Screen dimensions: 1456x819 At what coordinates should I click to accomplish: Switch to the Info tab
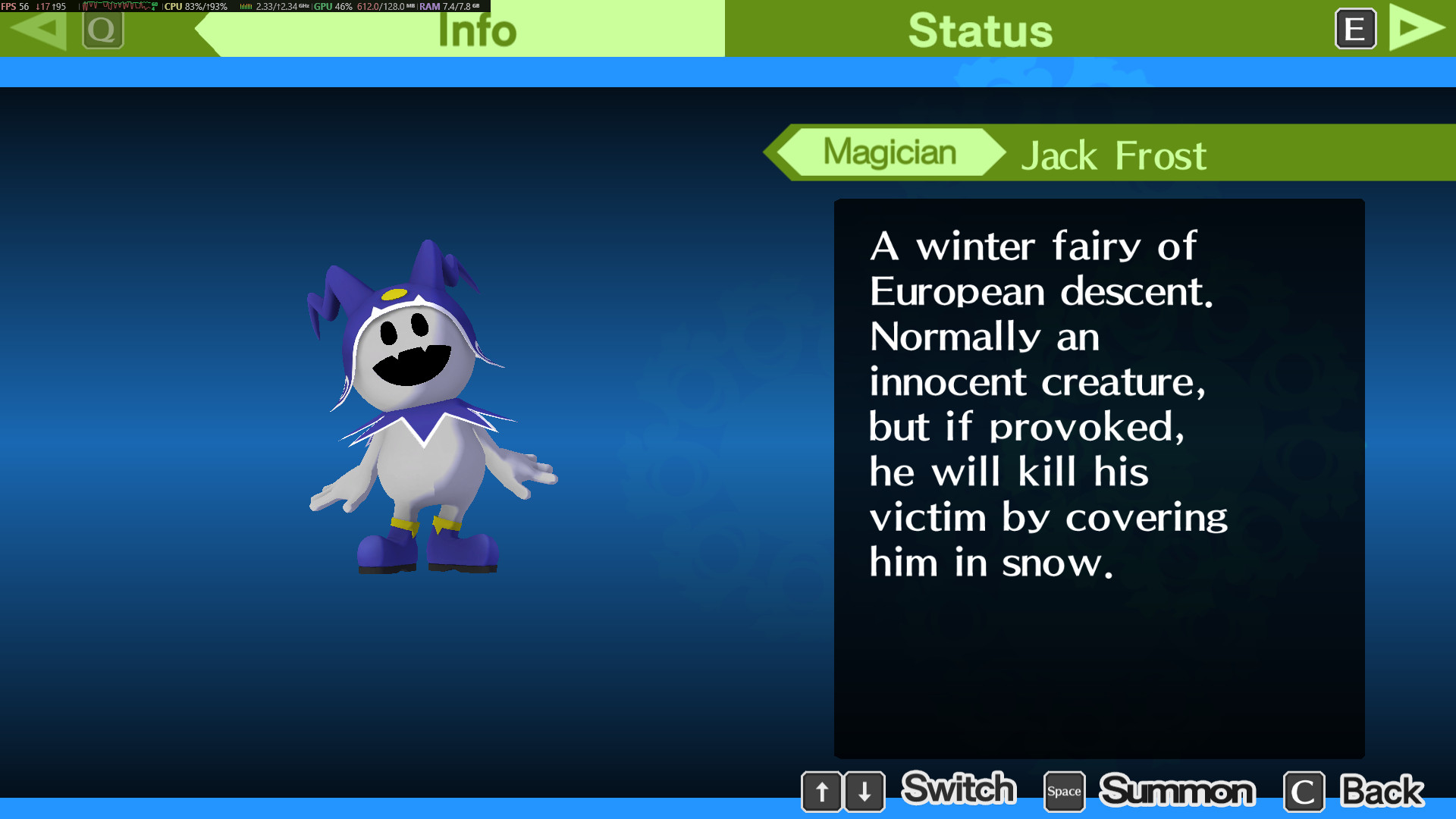pos(476,30)
